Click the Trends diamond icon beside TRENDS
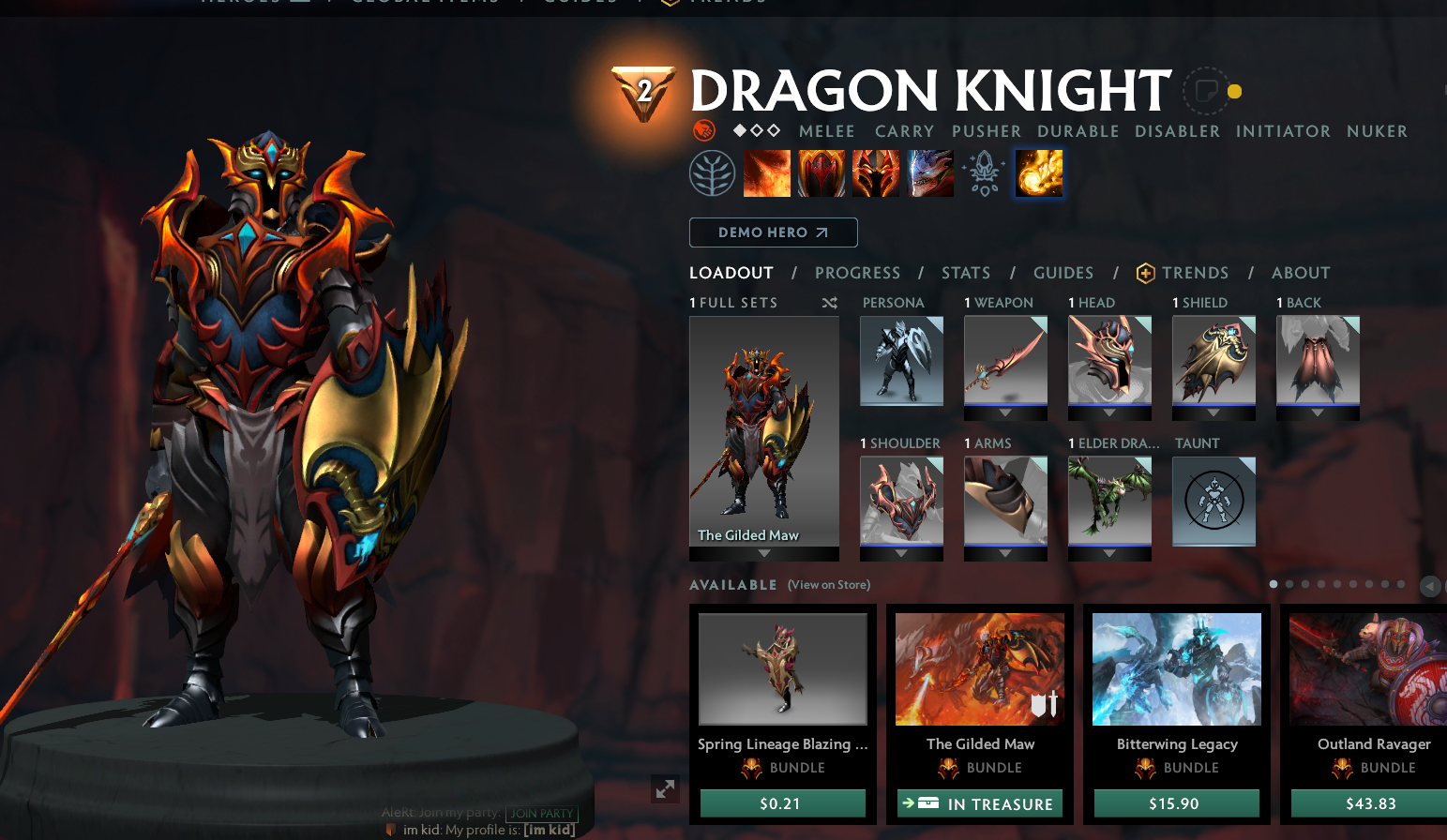This screenshot has height=840, width=1447. (x=1146, y=273)
